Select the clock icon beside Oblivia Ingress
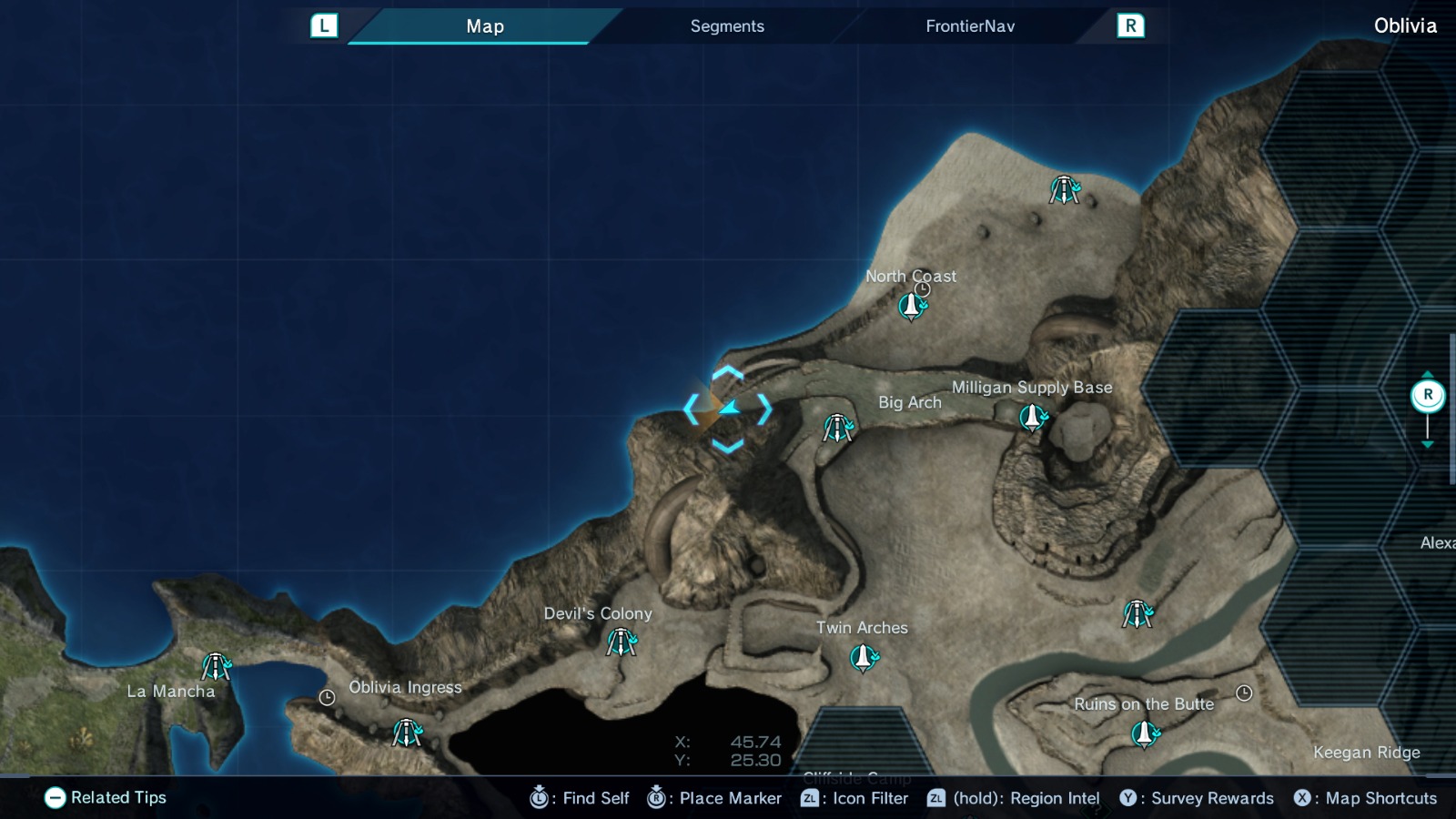 pos(327,698)
